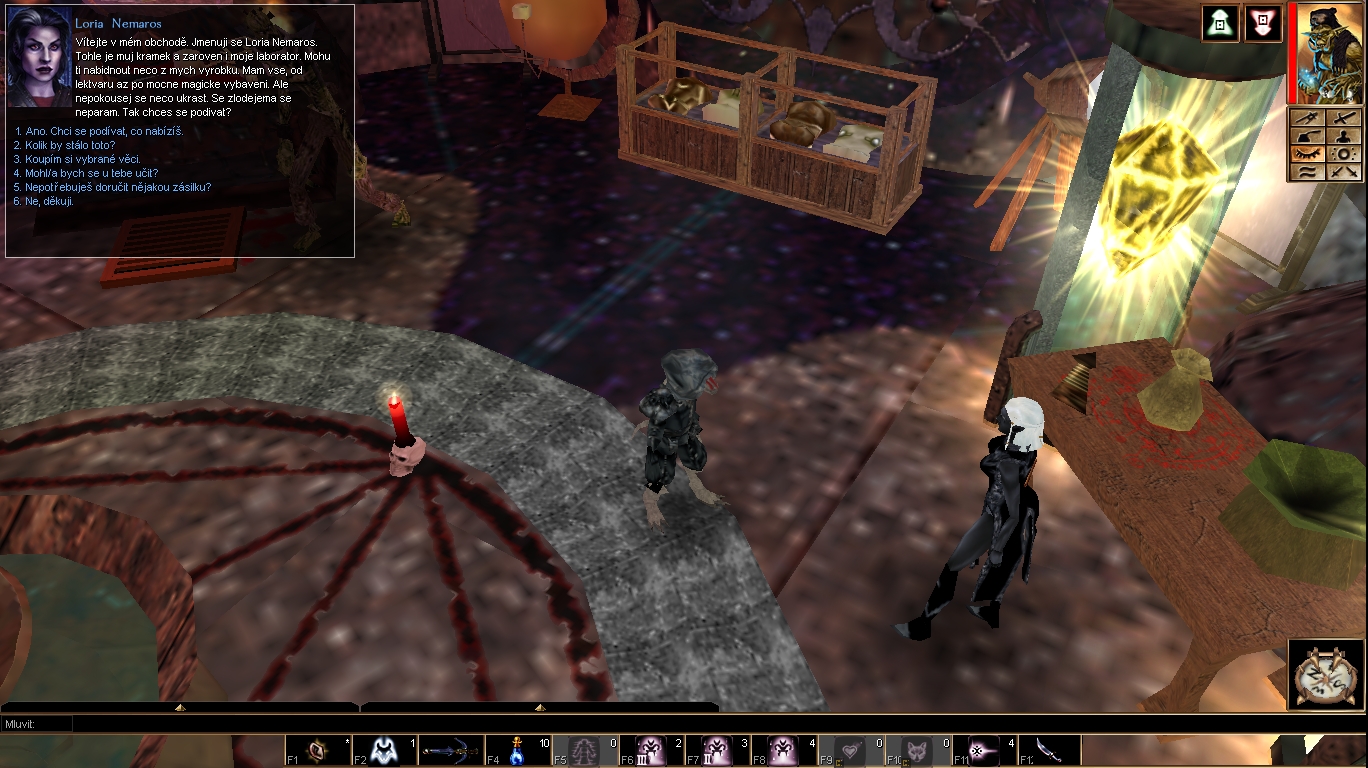This screenshot has height=768, width=1368.
Task: Click the crossed swords mode button
Action: coord(1344,172)
